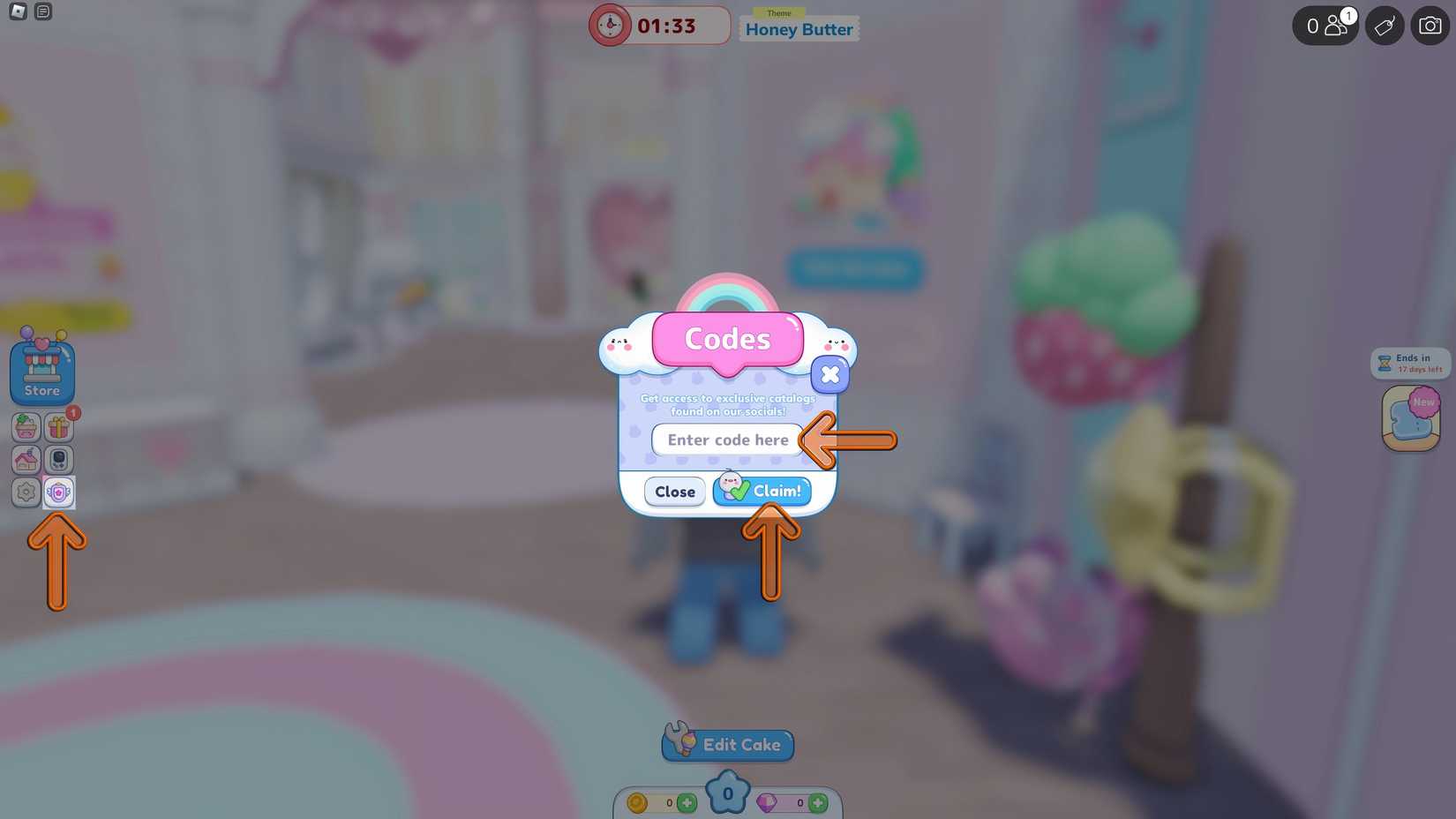Select the potted plant icon
The image size is (1456, 819).
click(x=26, y=427)
